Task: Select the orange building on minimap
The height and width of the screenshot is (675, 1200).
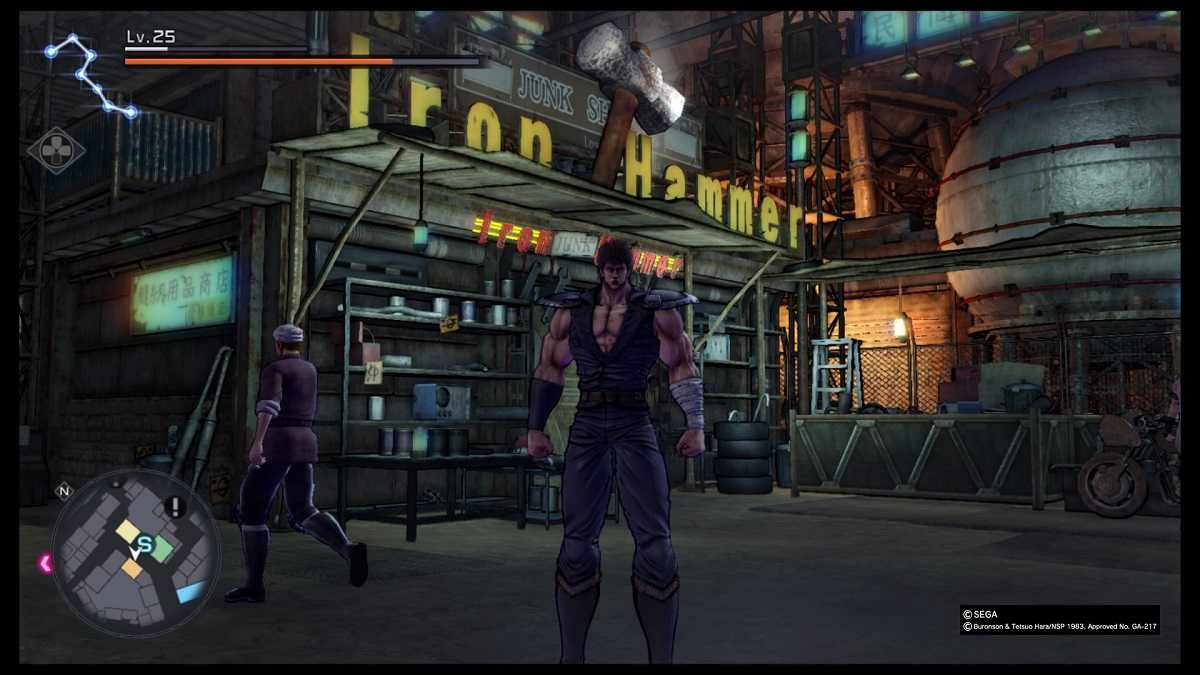Action: tap(132, 568)
